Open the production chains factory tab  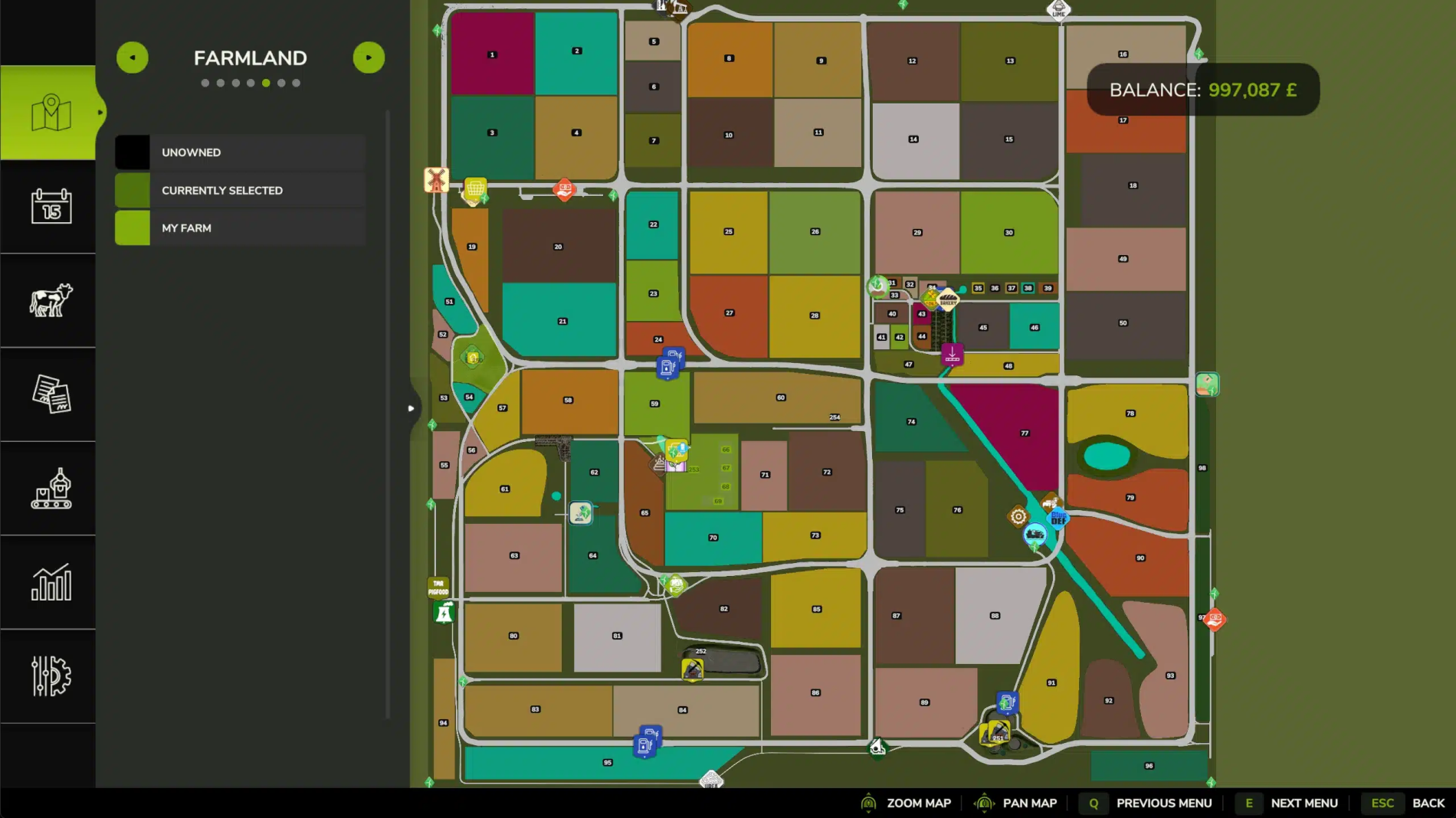(x=51, y=489)
